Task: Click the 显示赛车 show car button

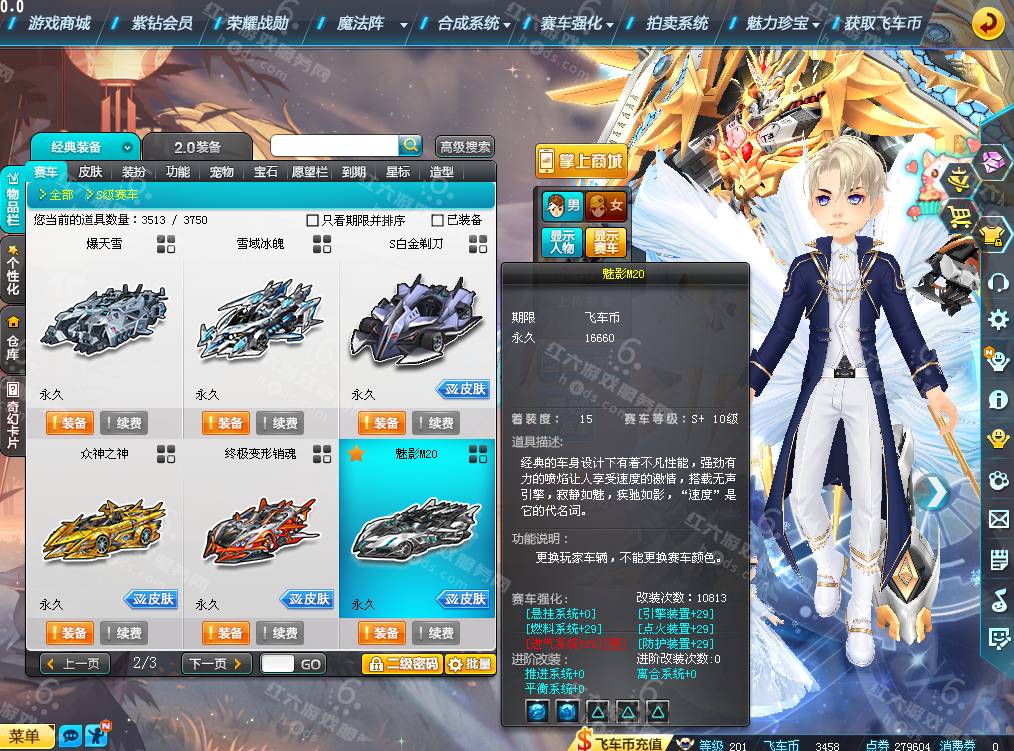Action: click(606, 242)
